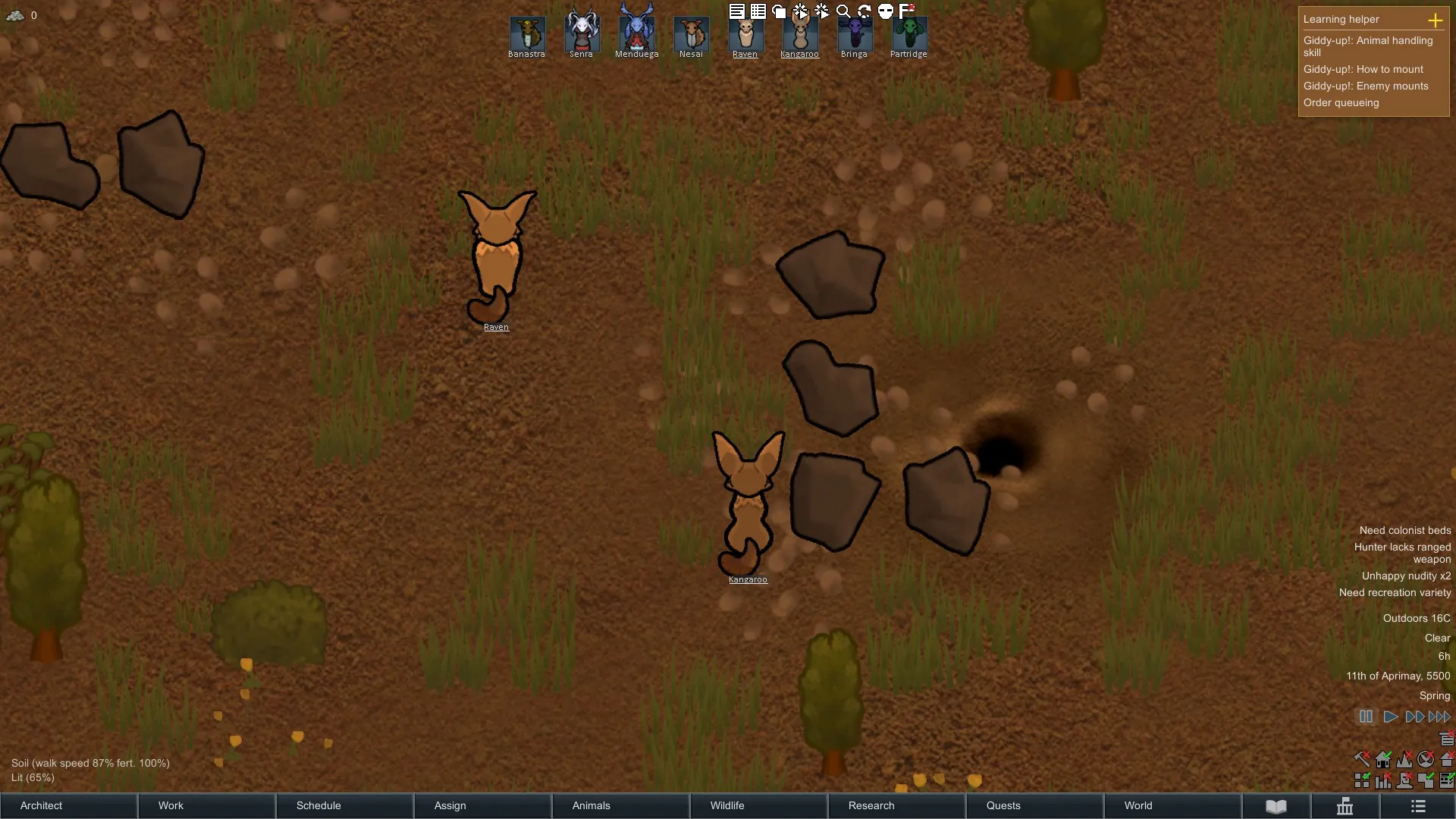The image size is (1456, 819).
Task: Open the World map view
Action: [x=1172, y=805]
